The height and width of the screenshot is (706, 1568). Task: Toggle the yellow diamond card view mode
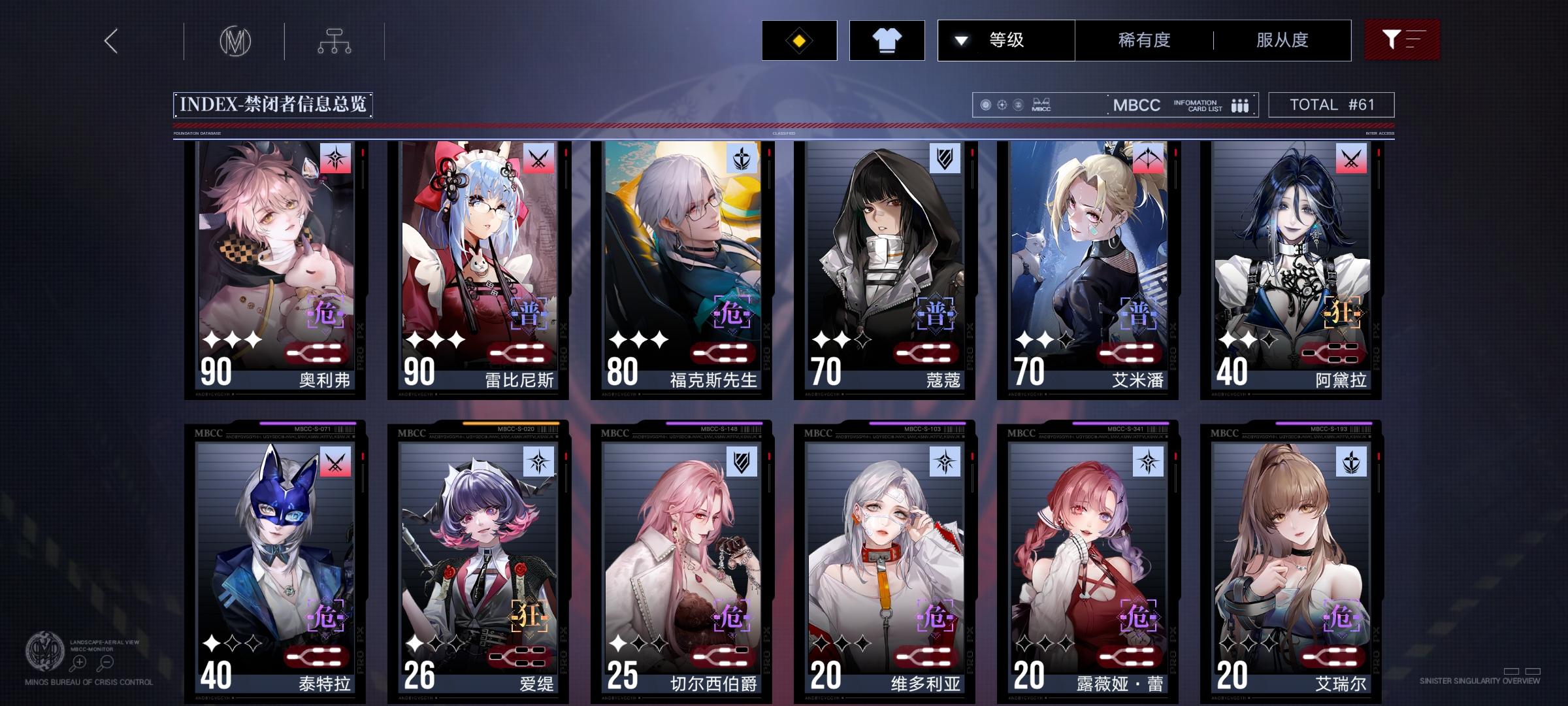click(x=798, y=40)
